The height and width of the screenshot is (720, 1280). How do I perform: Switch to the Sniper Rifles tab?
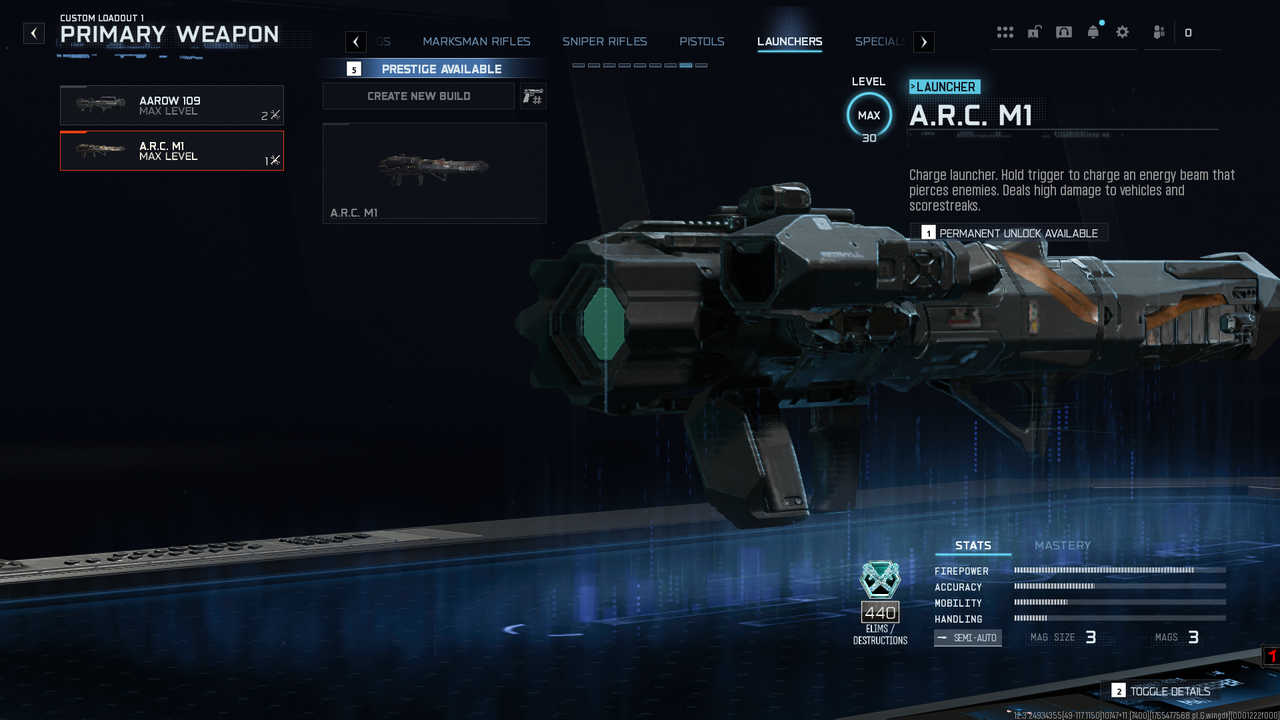[x=604, y=42]
